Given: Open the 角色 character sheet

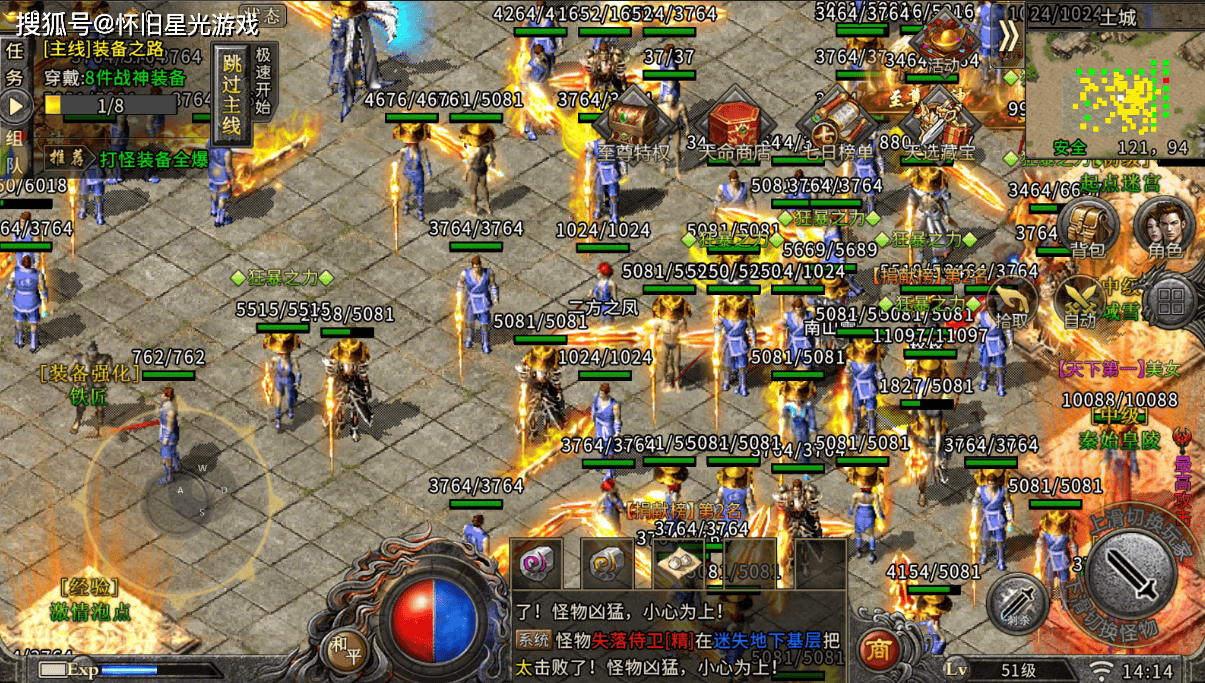Looking at the screenshot, I should click(x=1165, y=226).
